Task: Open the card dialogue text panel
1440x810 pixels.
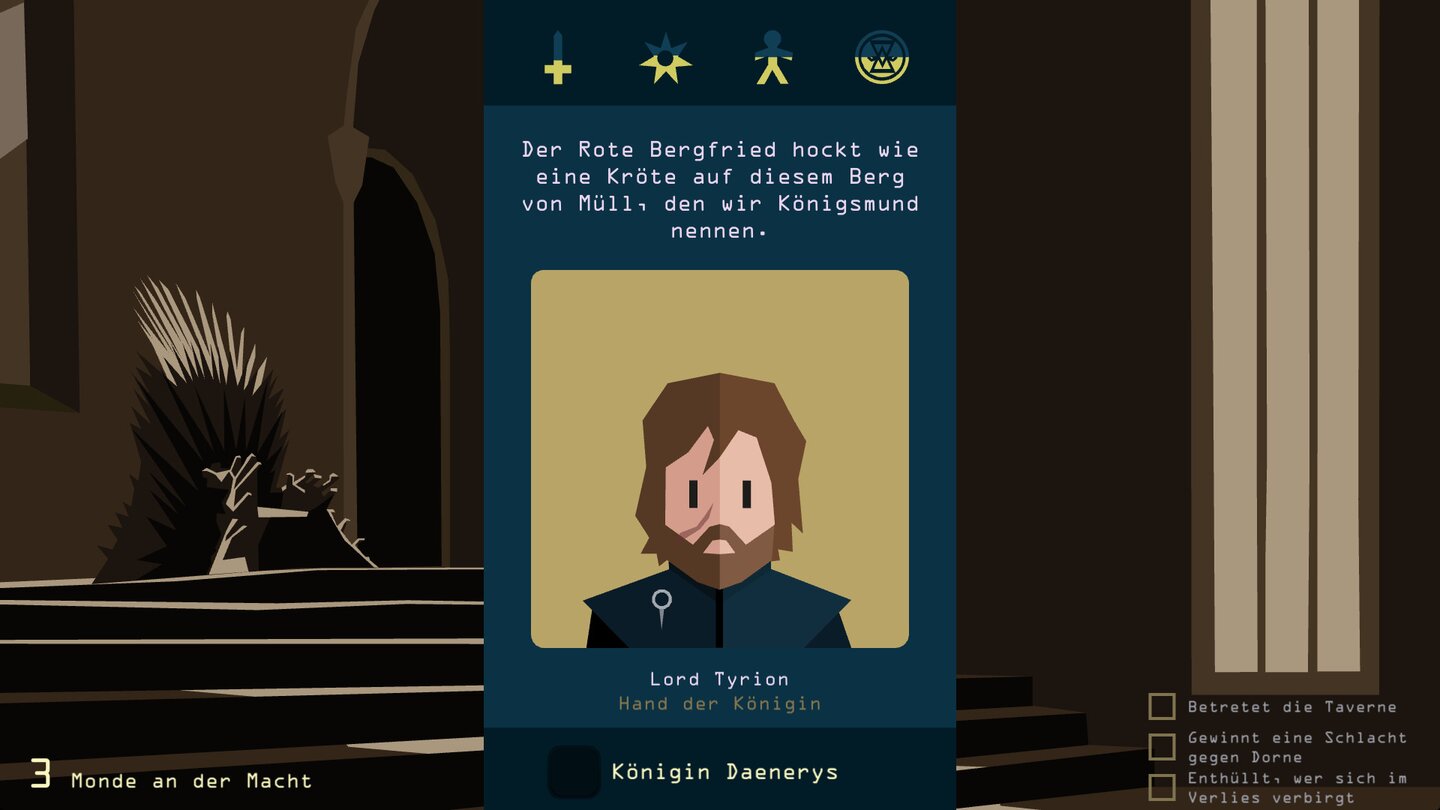Action: pos(718,190)
